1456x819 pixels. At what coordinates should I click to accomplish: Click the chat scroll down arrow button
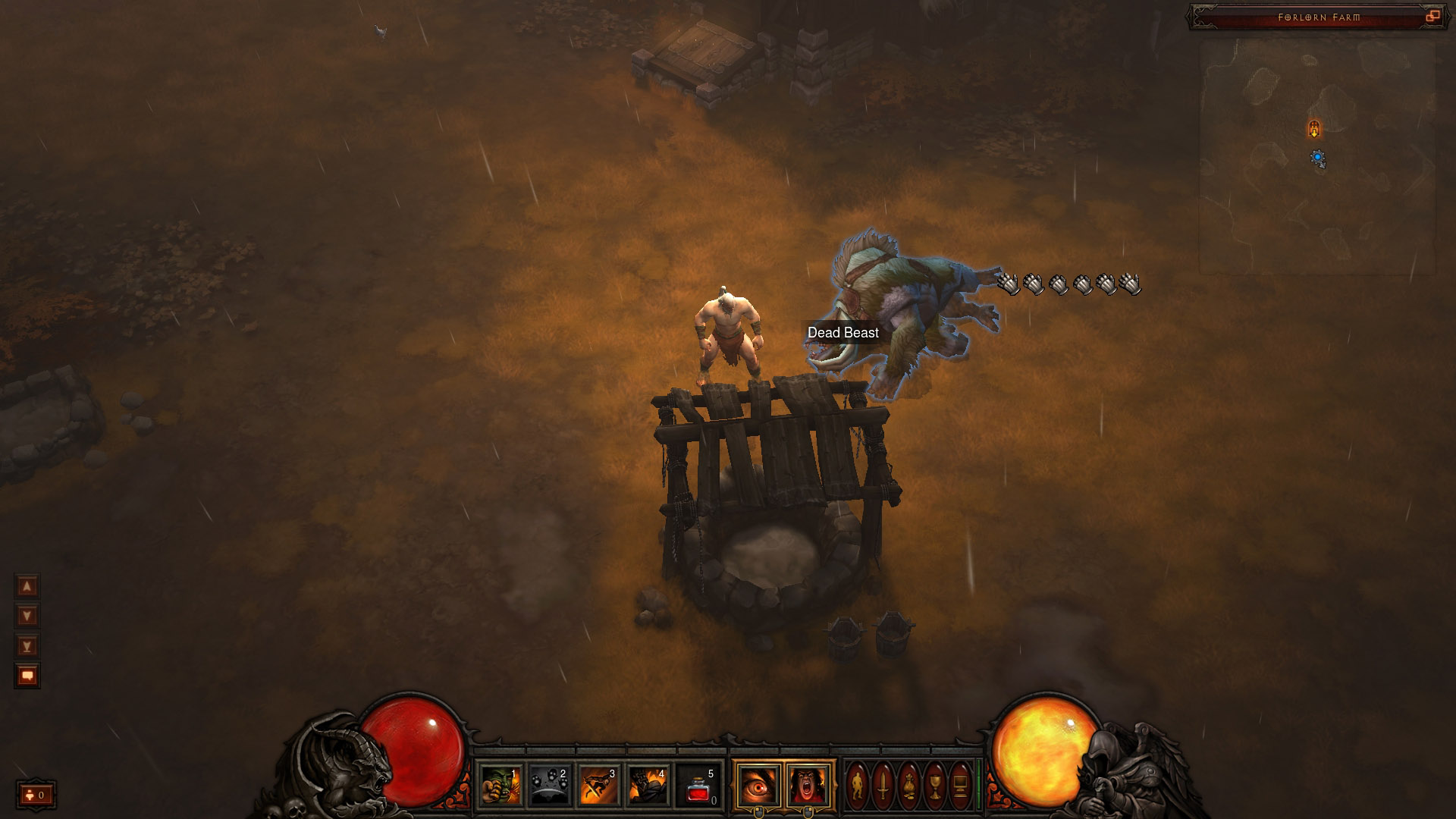tap(27, 616)
